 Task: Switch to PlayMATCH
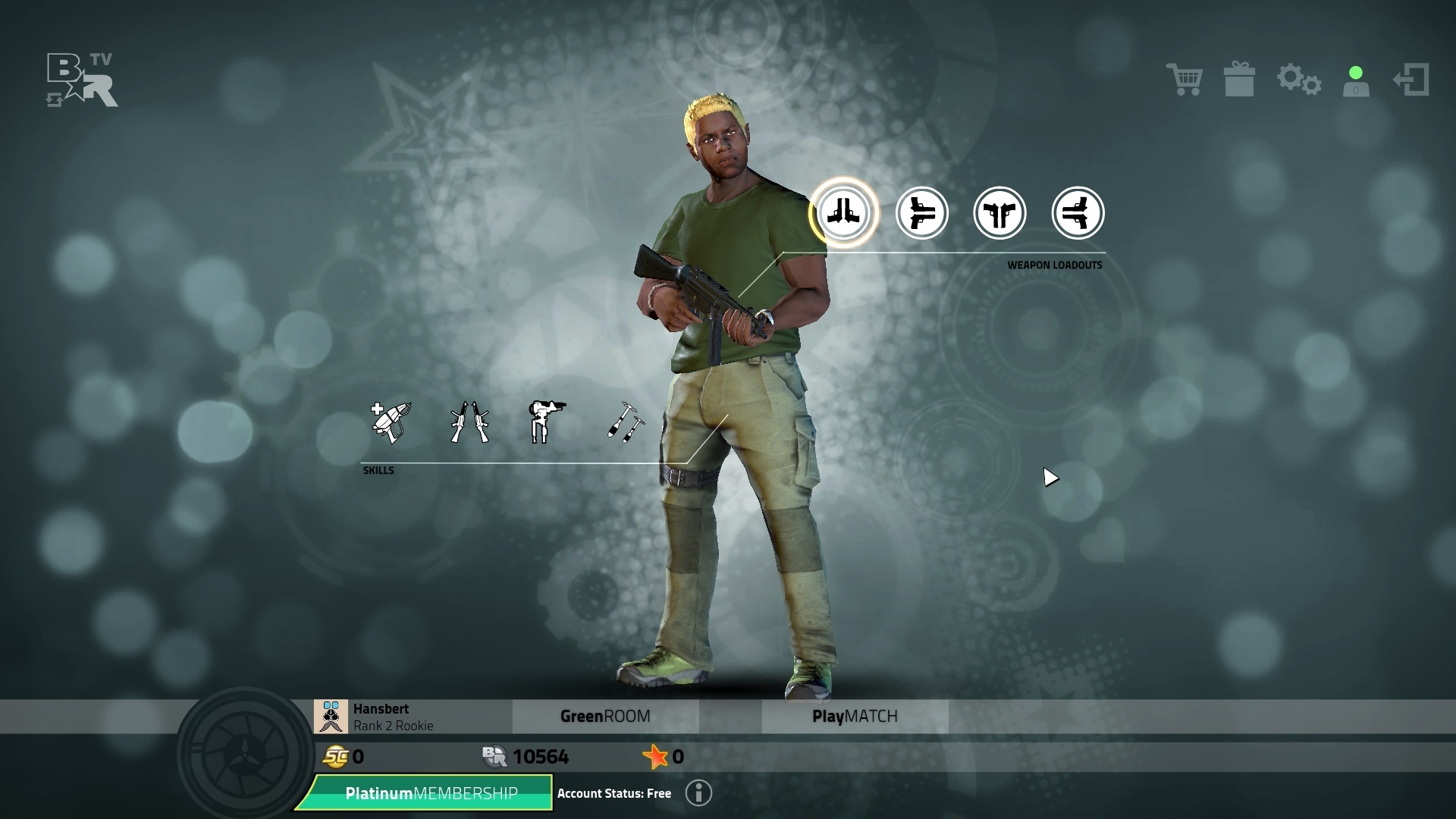coord(855,716)
